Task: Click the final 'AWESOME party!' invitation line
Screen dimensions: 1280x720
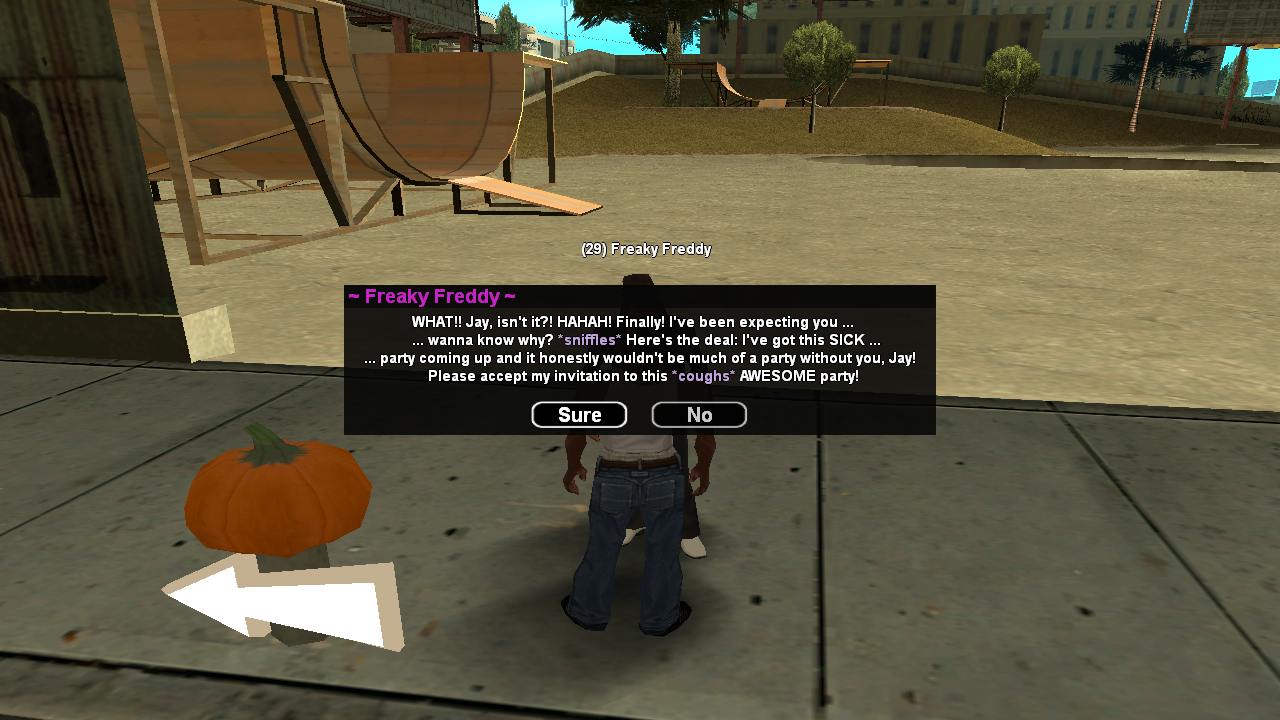Action: pos(638,376)
